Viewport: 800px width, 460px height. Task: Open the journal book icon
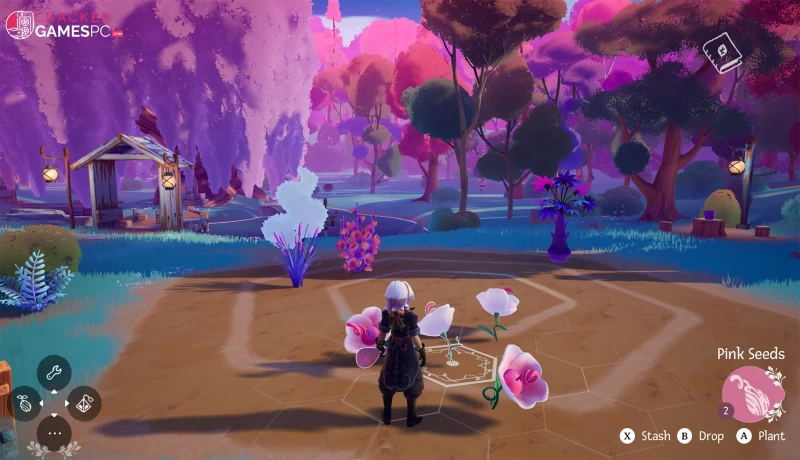(721, 53)
